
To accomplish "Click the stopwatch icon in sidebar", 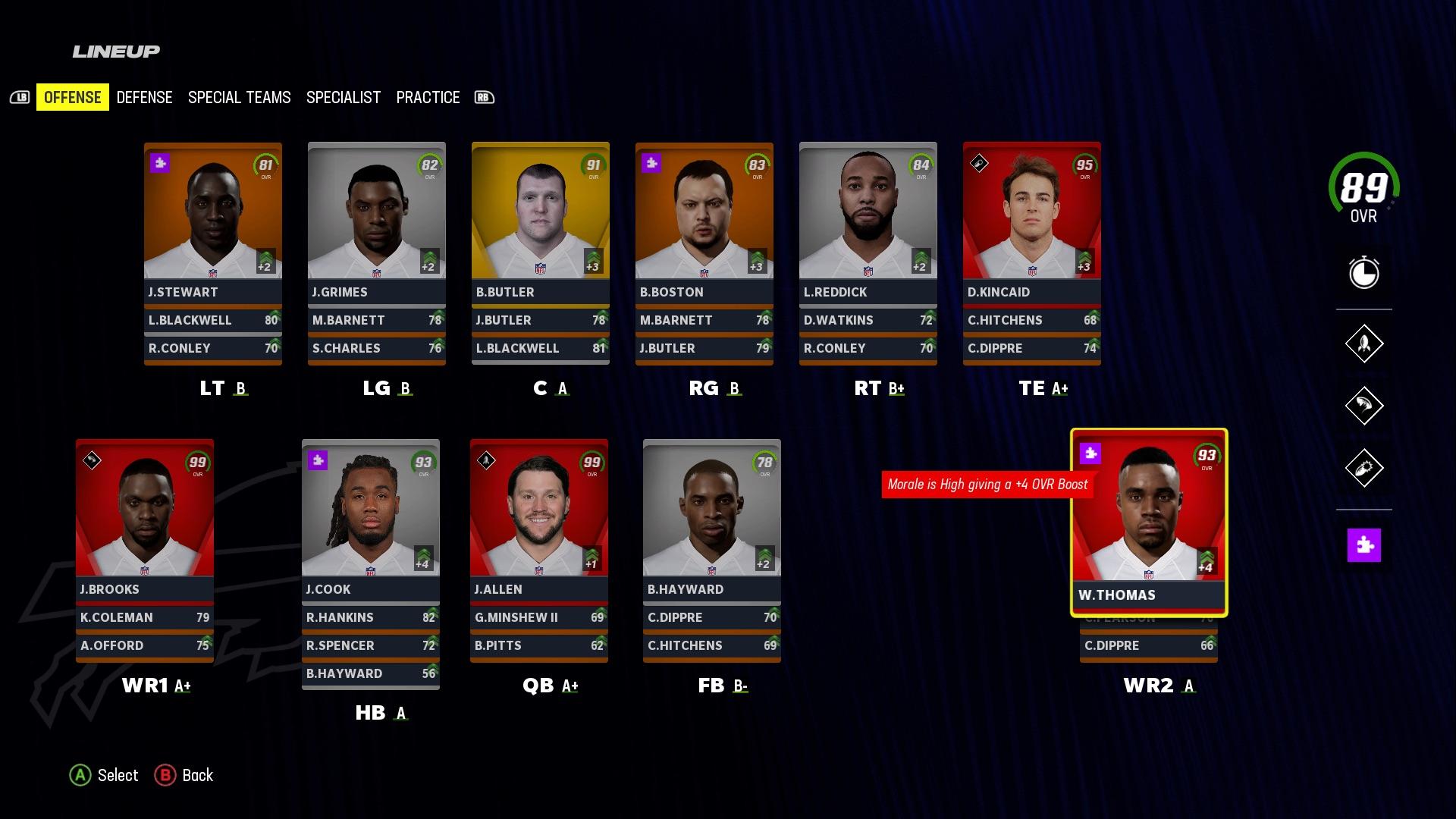I will point(1363,272).
